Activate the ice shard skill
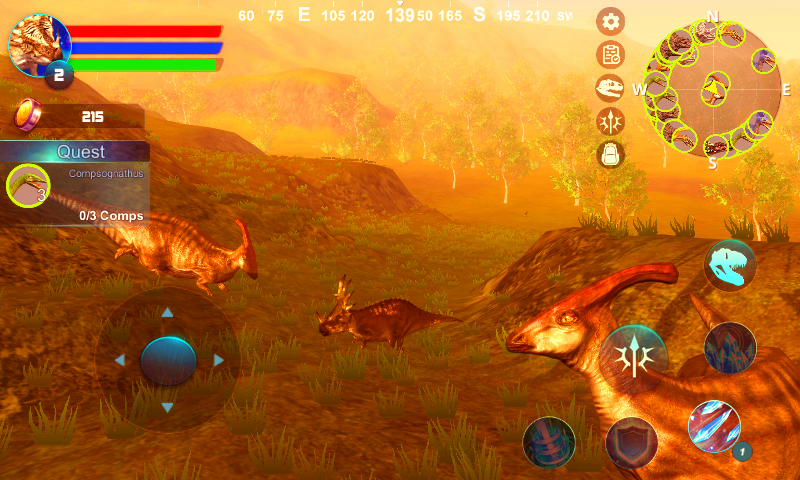The width and height of the screenshot is (800, 480). pos(714,426)
